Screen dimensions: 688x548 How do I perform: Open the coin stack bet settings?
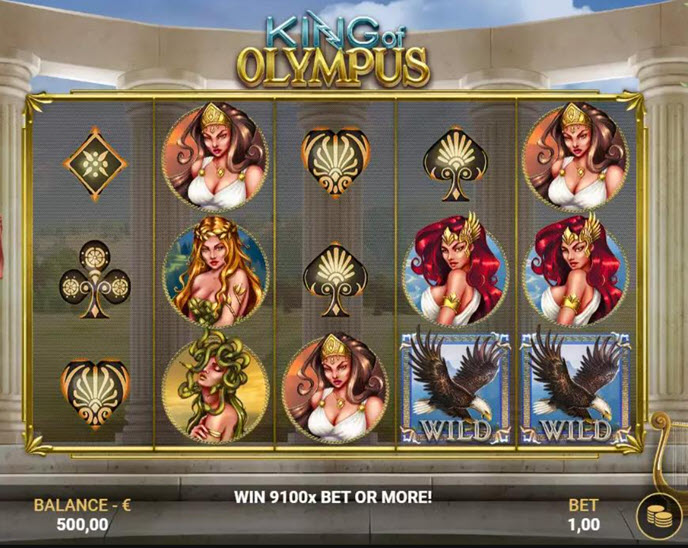point(658,517)
